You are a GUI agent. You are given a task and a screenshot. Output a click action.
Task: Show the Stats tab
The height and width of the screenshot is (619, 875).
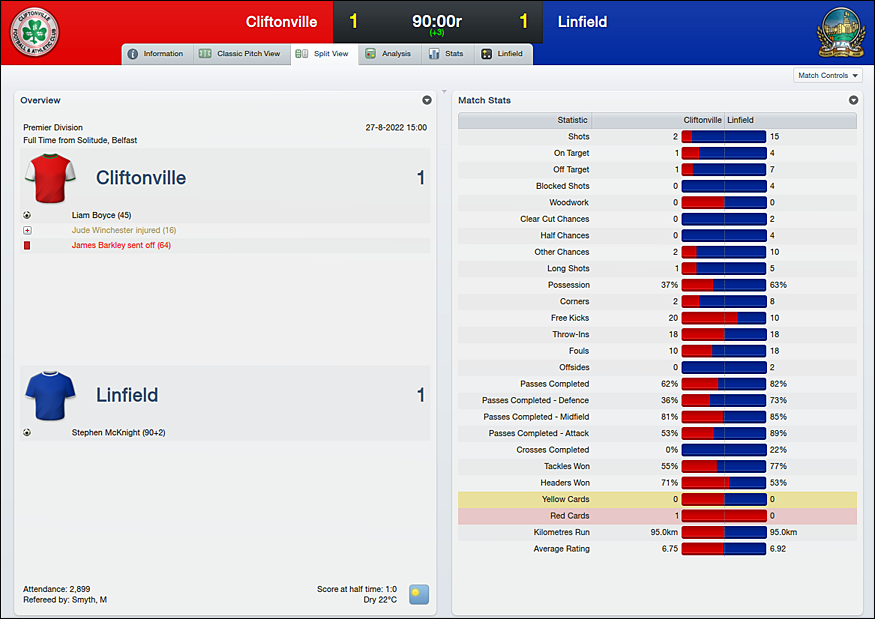pos(446,54)
